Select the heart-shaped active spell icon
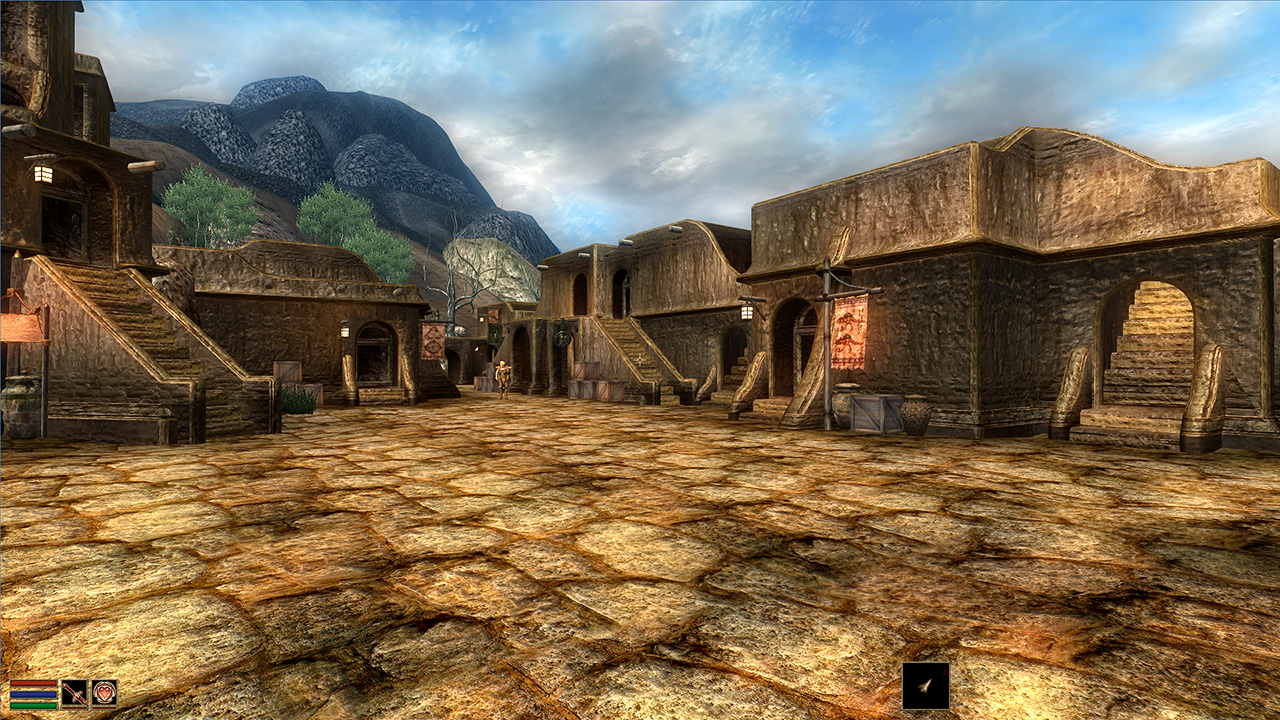The width and height of the screenshot is (1280, 720). [x=104, y=693]
